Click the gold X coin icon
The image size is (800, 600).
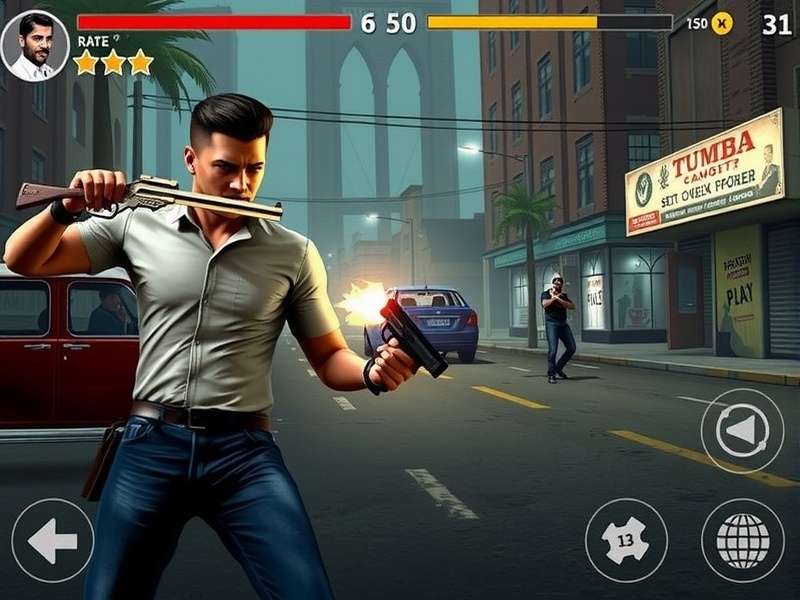722,23
